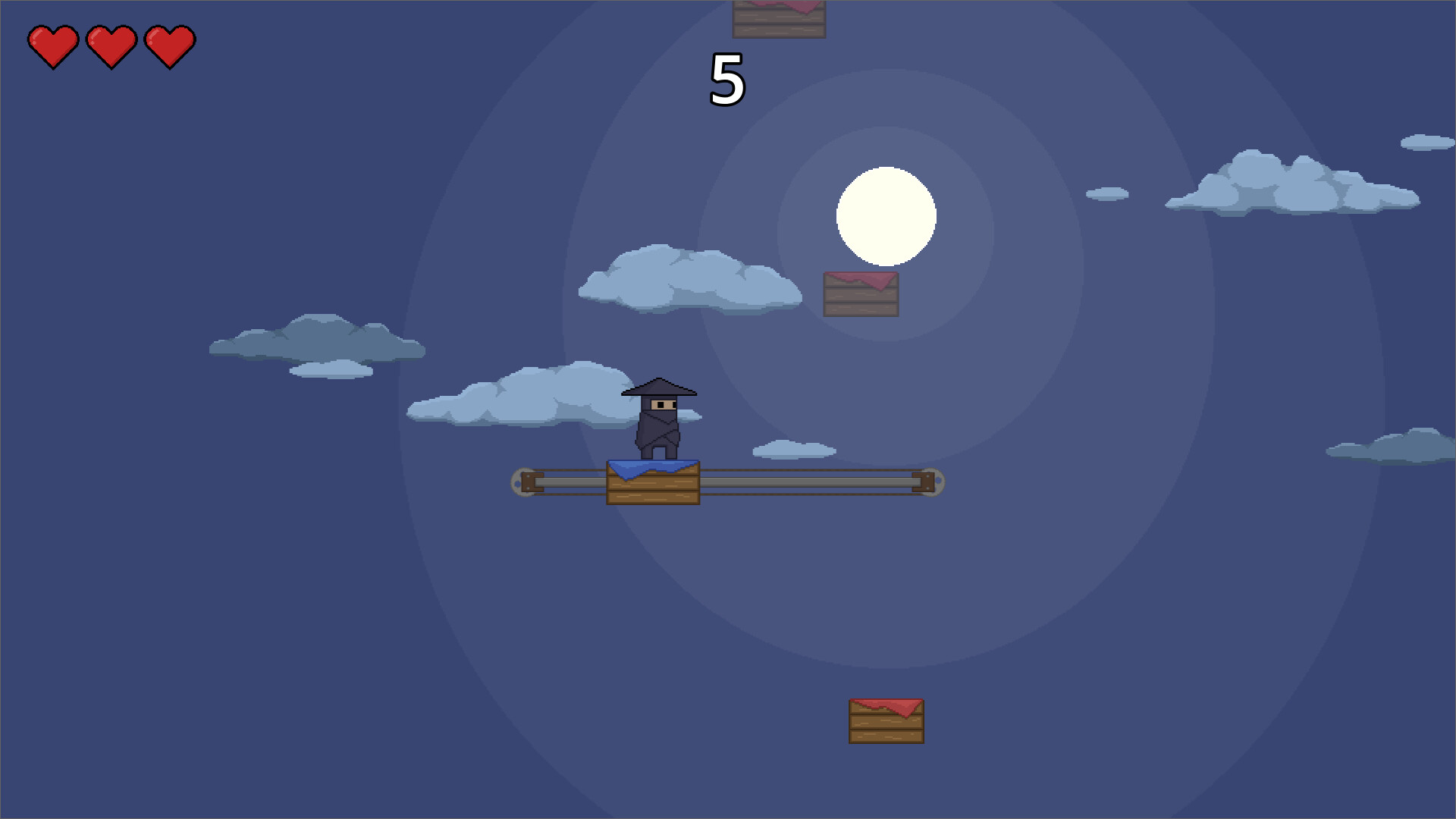The image size is (1456, 819).
Task: Click the ninja's hat
Action: (x=659, y=388)
